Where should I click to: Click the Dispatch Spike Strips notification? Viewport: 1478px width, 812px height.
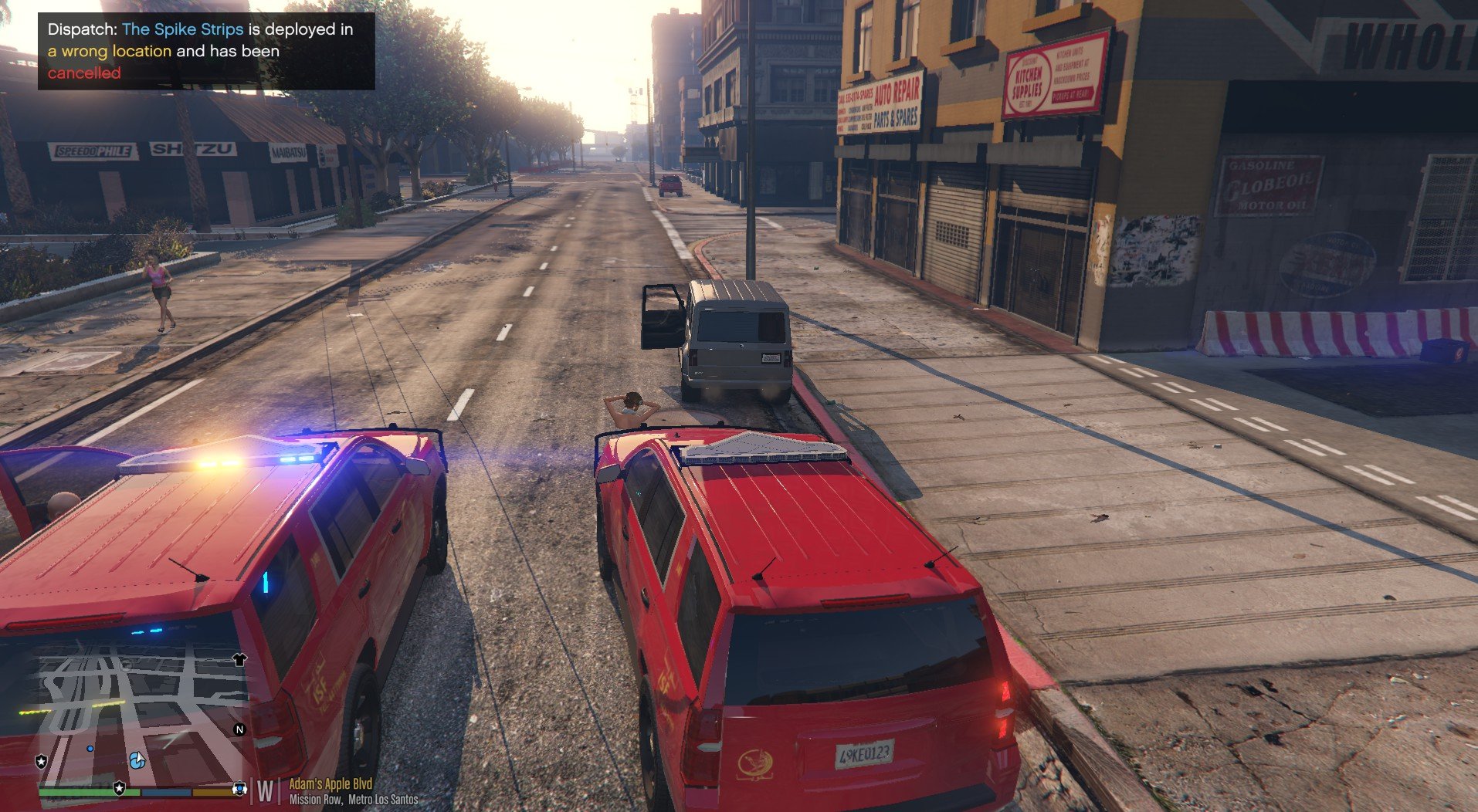[x=206, y=51]
